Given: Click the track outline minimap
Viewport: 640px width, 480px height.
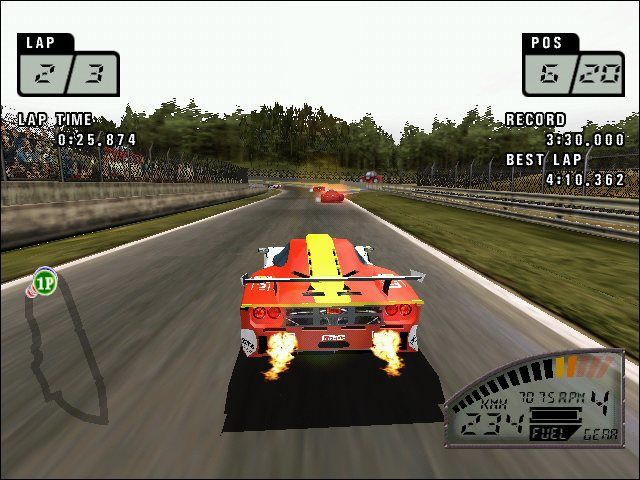Looking at the screenshot, I should pos(66,350).
